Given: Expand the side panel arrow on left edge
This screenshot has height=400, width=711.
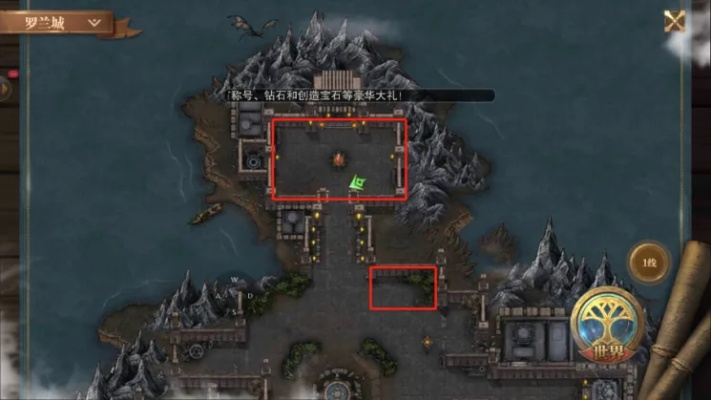Looking at the screenshot, I should (x=5, y=88).
